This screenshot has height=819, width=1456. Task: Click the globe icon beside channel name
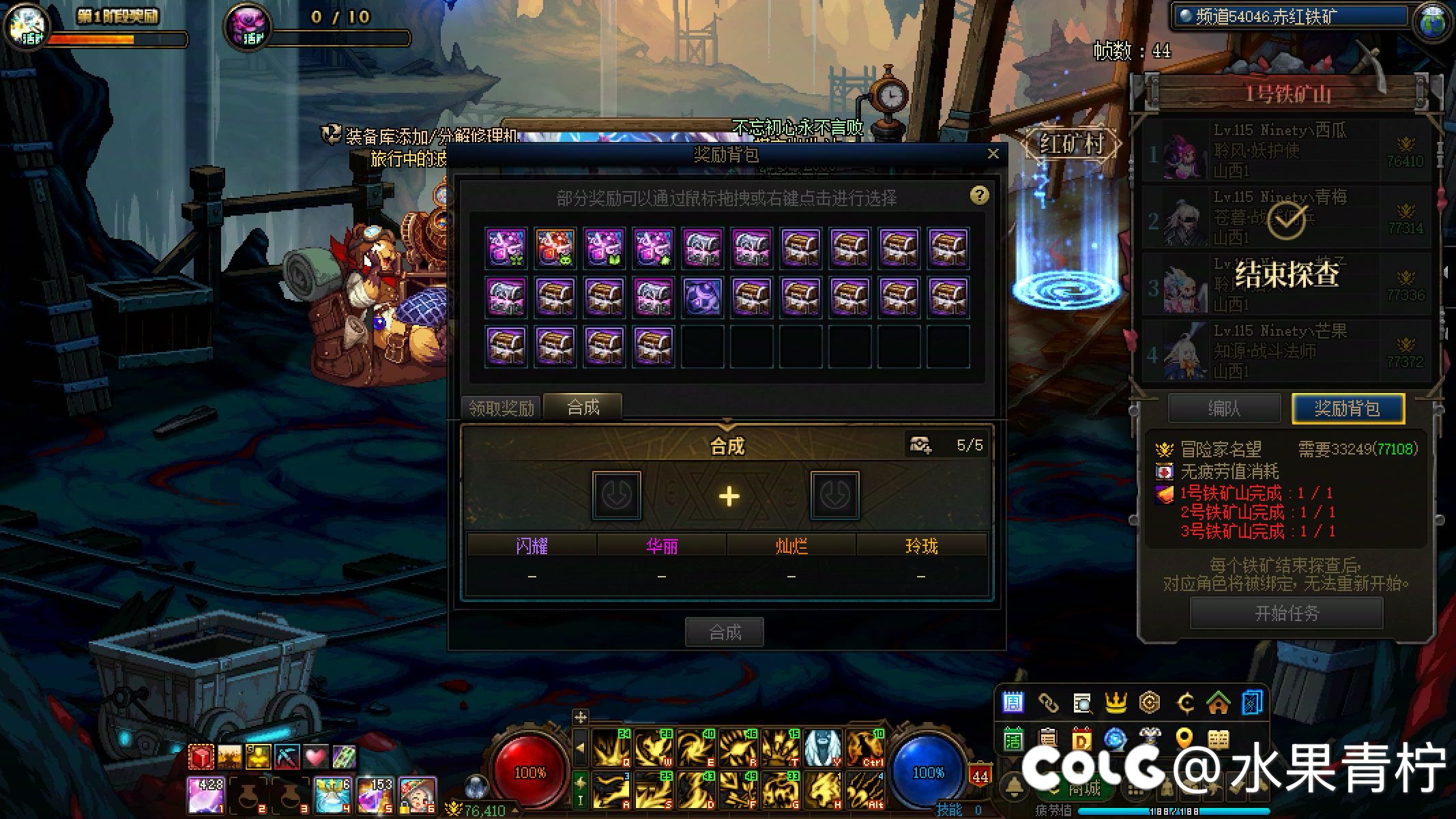tap(1432, 20)
